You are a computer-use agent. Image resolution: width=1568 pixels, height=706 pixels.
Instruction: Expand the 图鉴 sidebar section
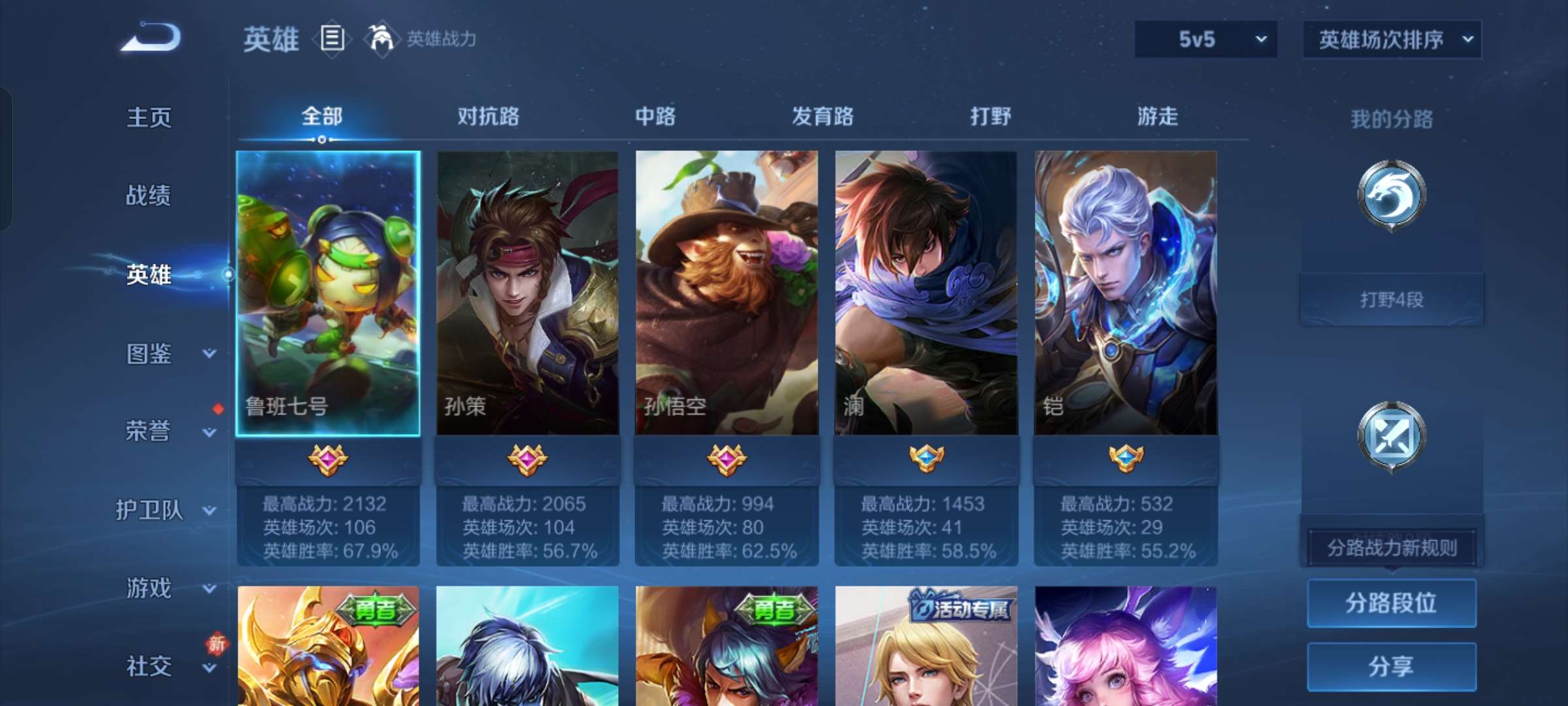[149, 353]
